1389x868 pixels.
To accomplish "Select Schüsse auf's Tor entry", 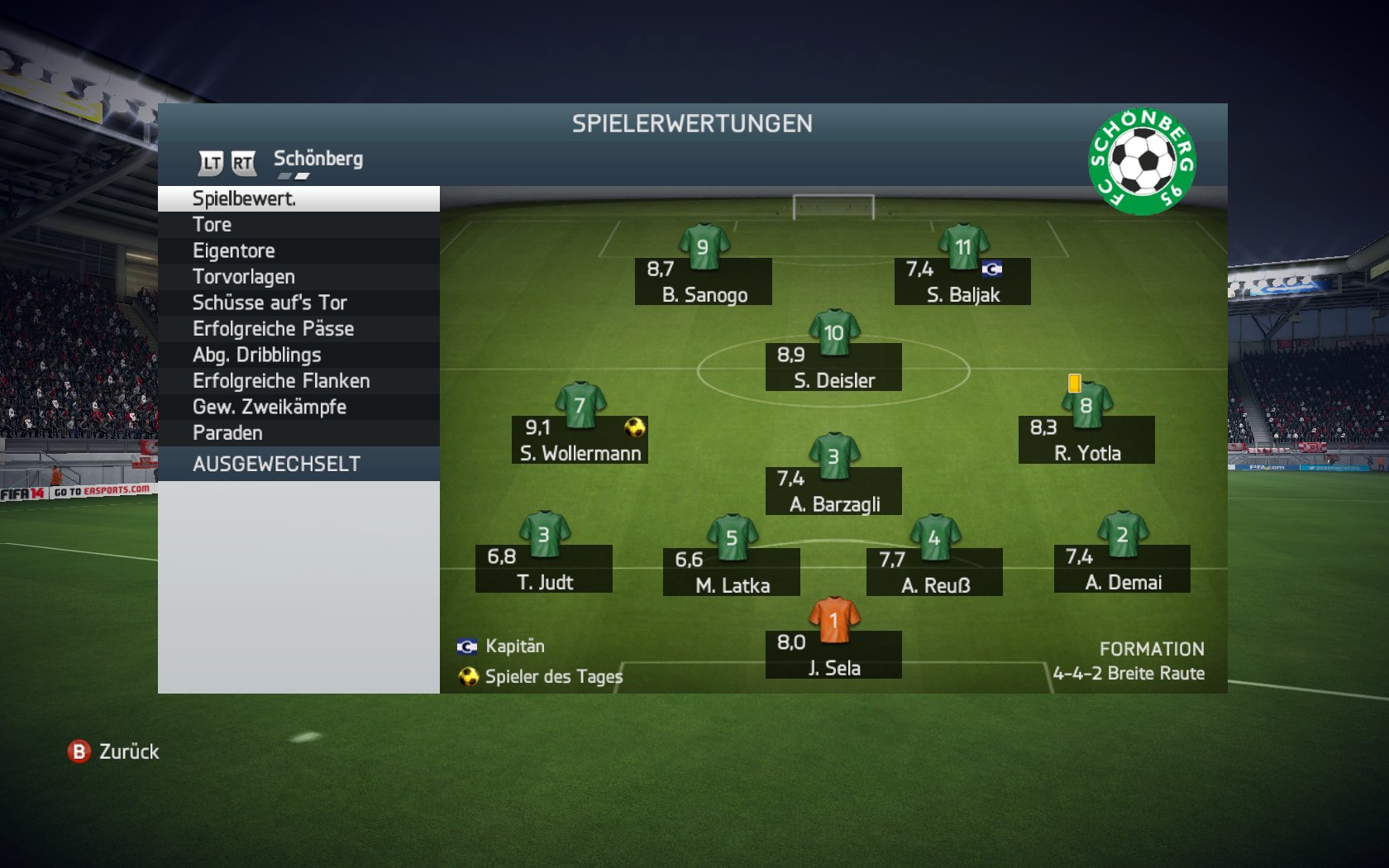I will click(x=298, y=303).
